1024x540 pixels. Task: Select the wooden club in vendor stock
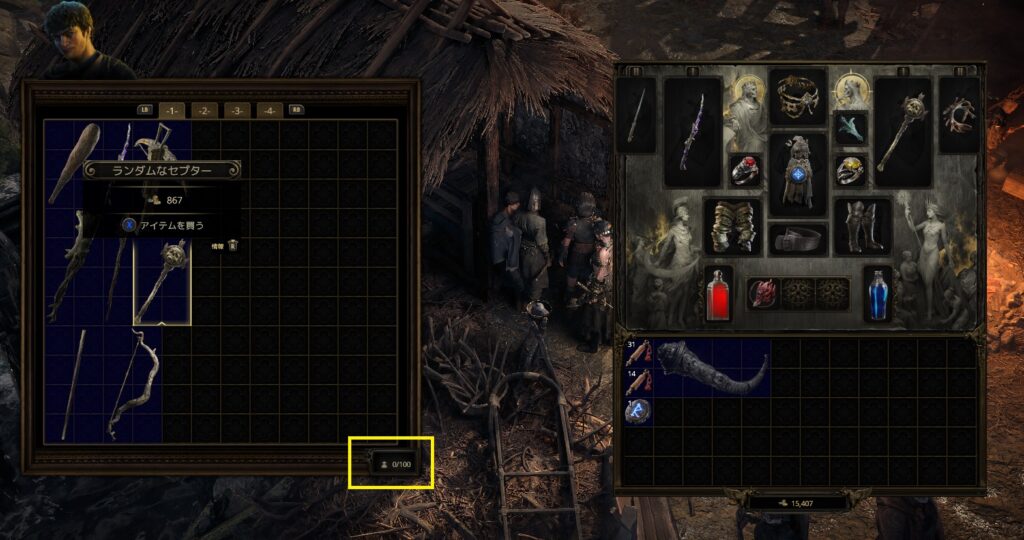[x=73, y=162]
